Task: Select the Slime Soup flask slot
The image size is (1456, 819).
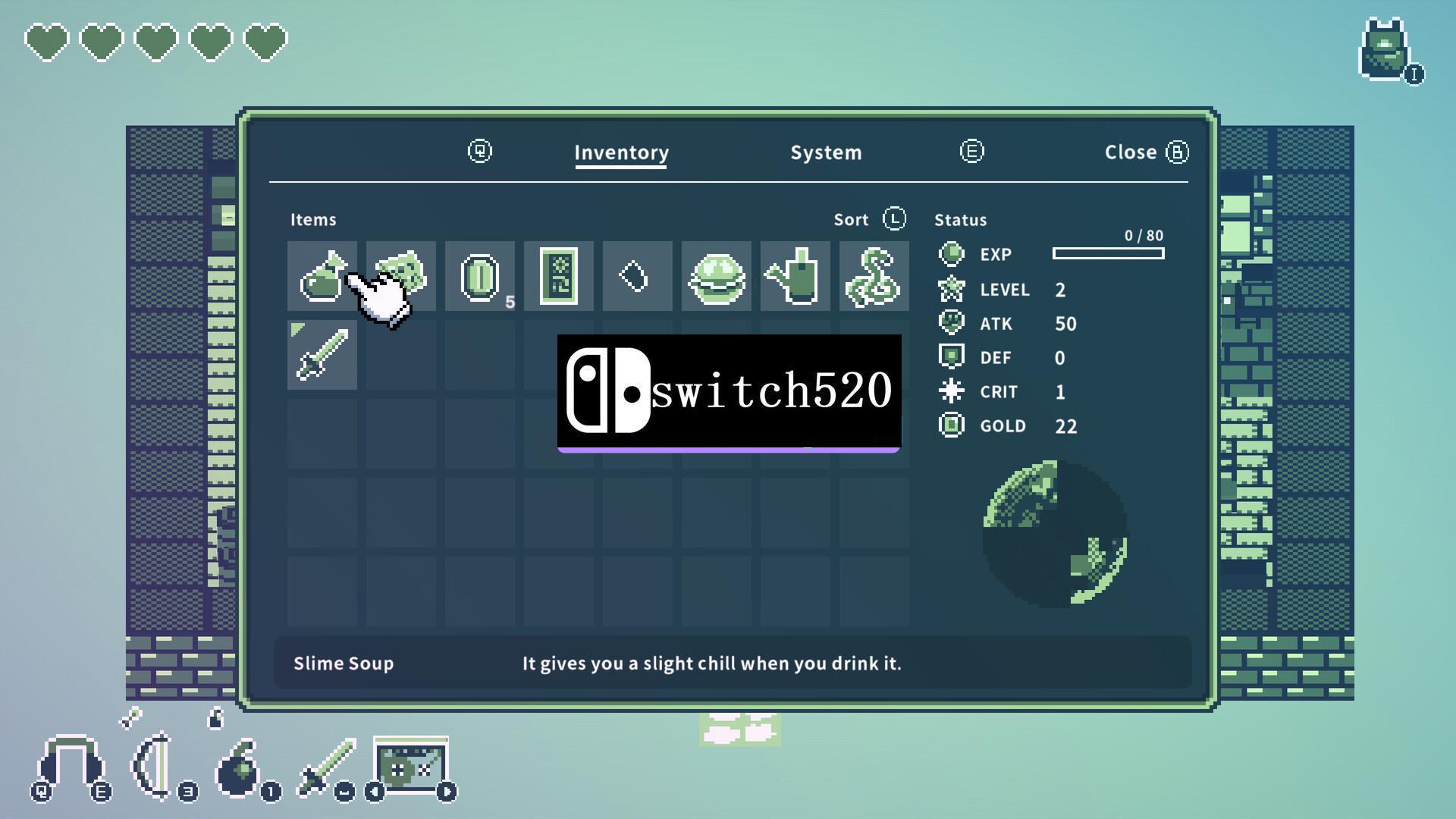Action: point(322,276)
